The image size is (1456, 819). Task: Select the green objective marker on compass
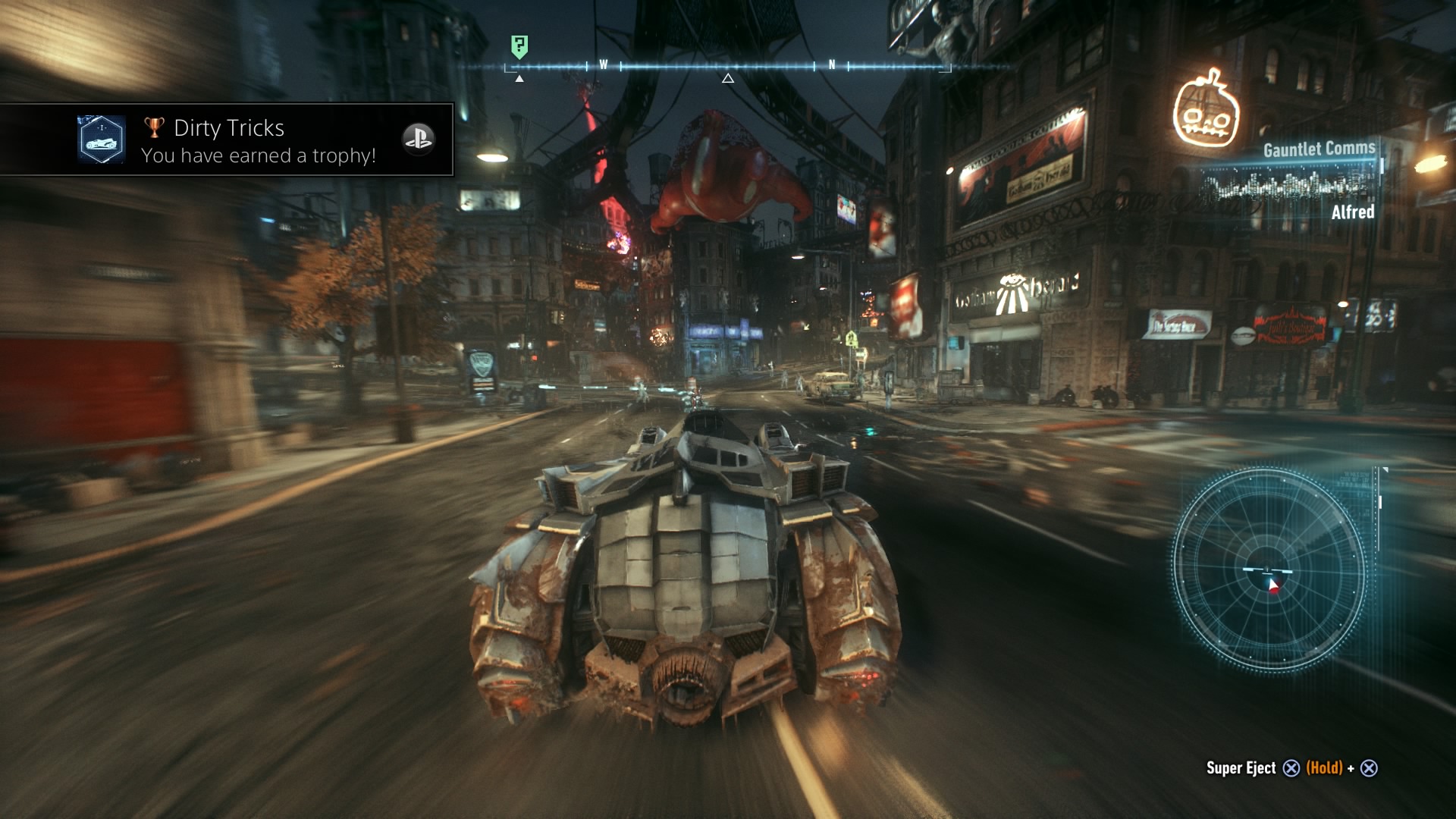(x=519, y=46)
